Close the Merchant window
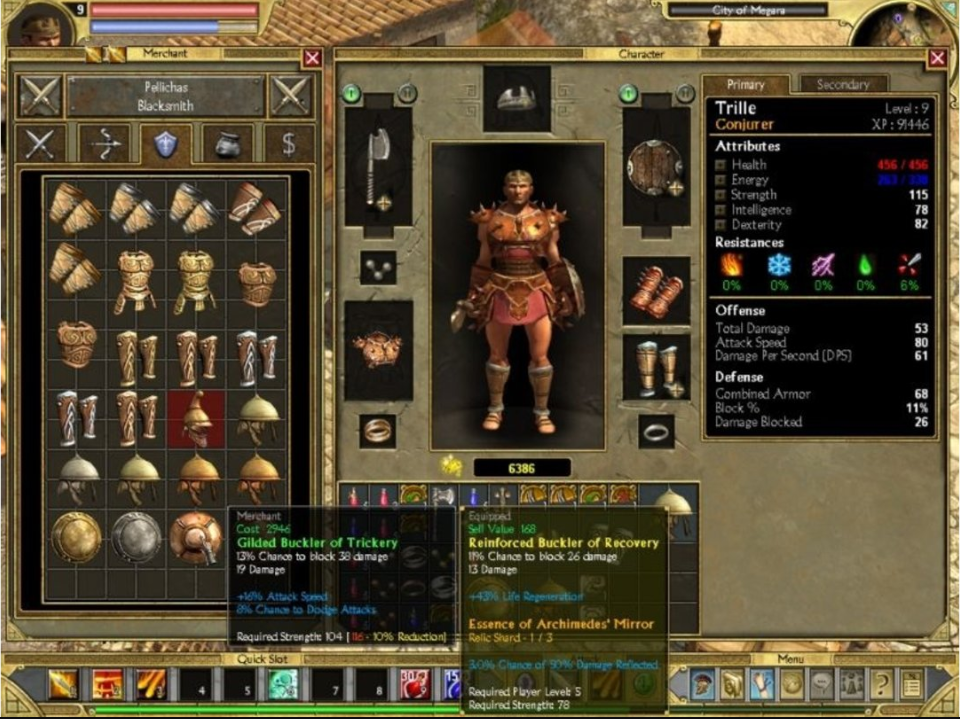The height and width of the screenshot is (719, 960). (x=312, y=58)
